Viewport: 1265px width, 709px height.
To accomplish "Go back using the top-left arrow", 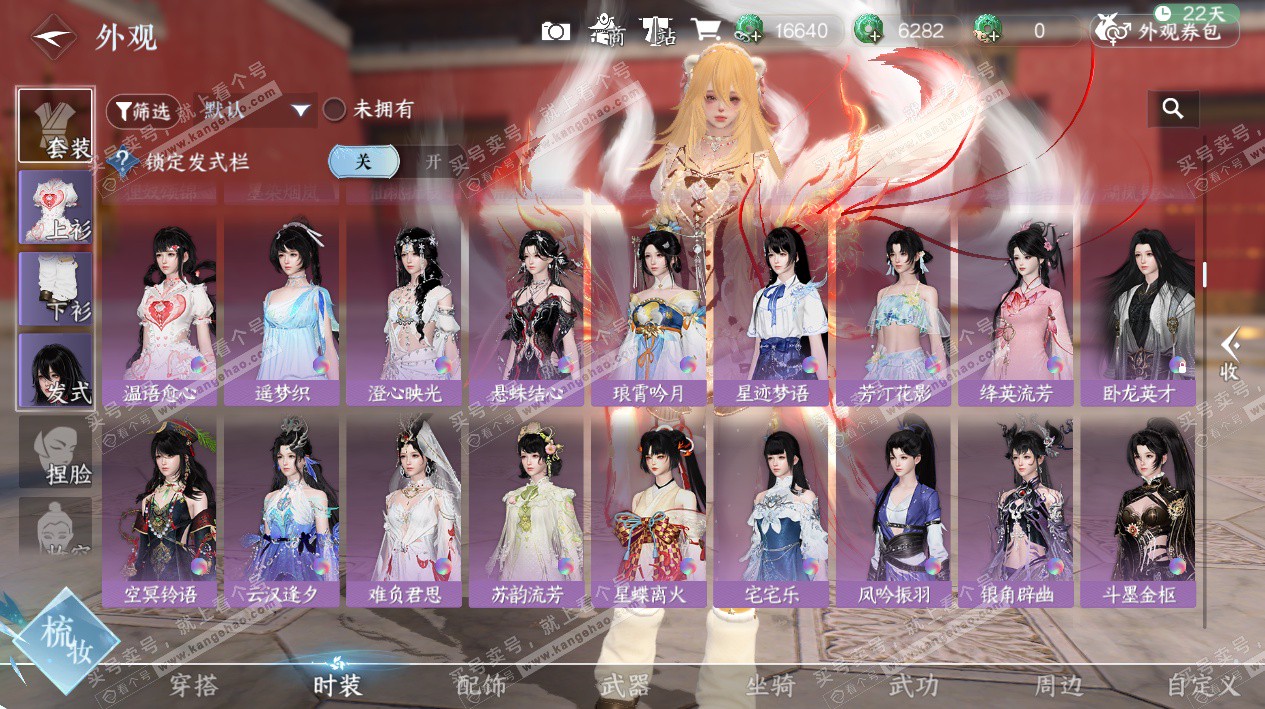I will [x=52, y=37].
